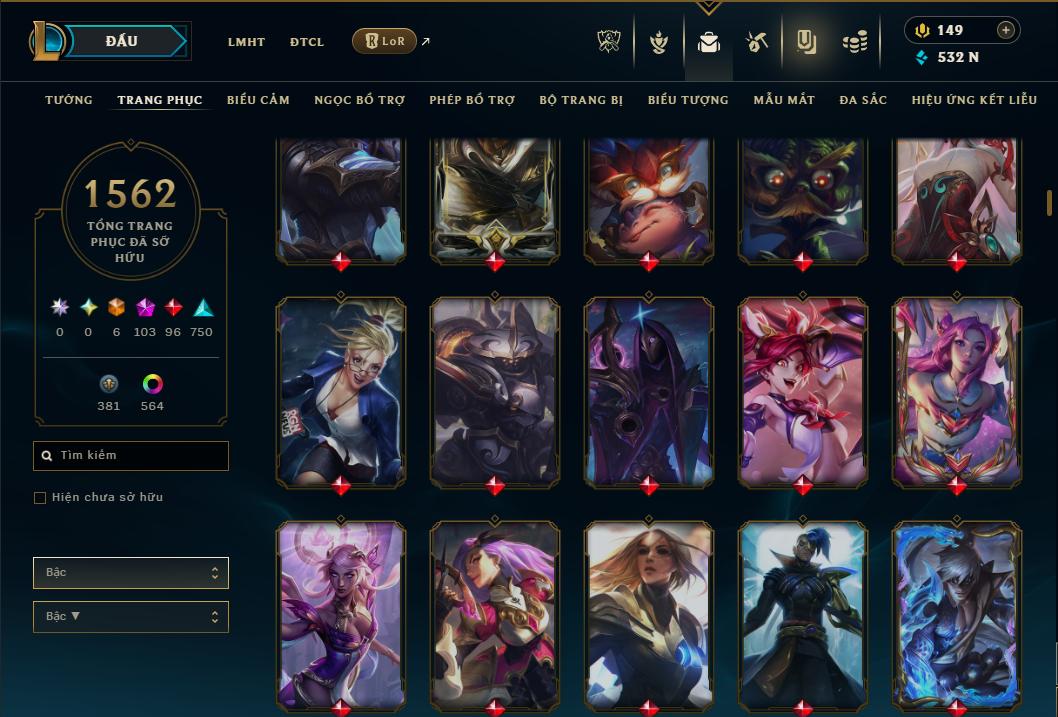Image resolution: width=1058 pixels, height=717 pixels.
Task: Switch to the ĐTCL game mode
Action: click(x=307, y=42)
